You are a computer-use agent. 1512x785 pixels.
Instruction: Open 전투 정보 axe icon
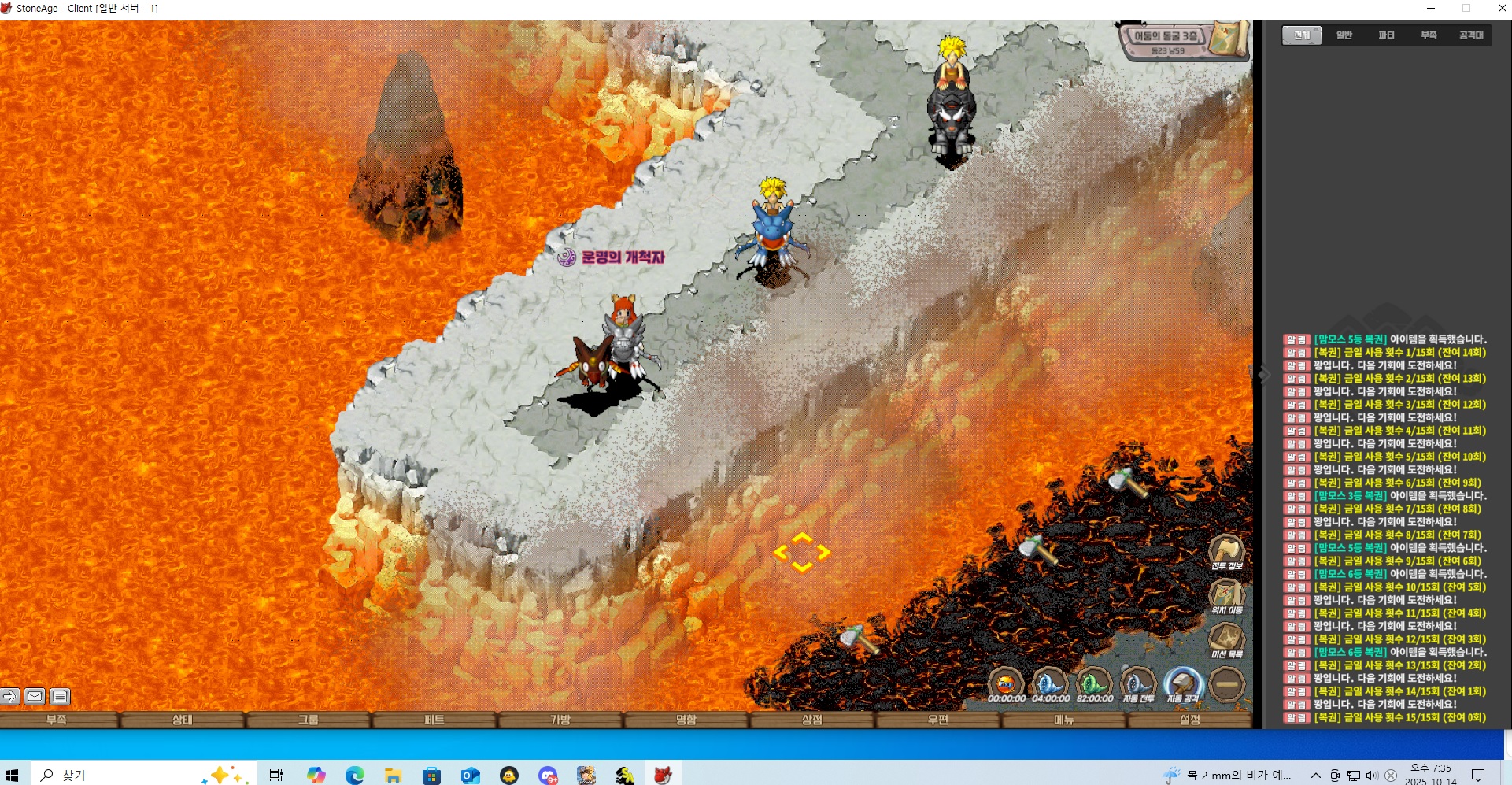coord(1226,550)
